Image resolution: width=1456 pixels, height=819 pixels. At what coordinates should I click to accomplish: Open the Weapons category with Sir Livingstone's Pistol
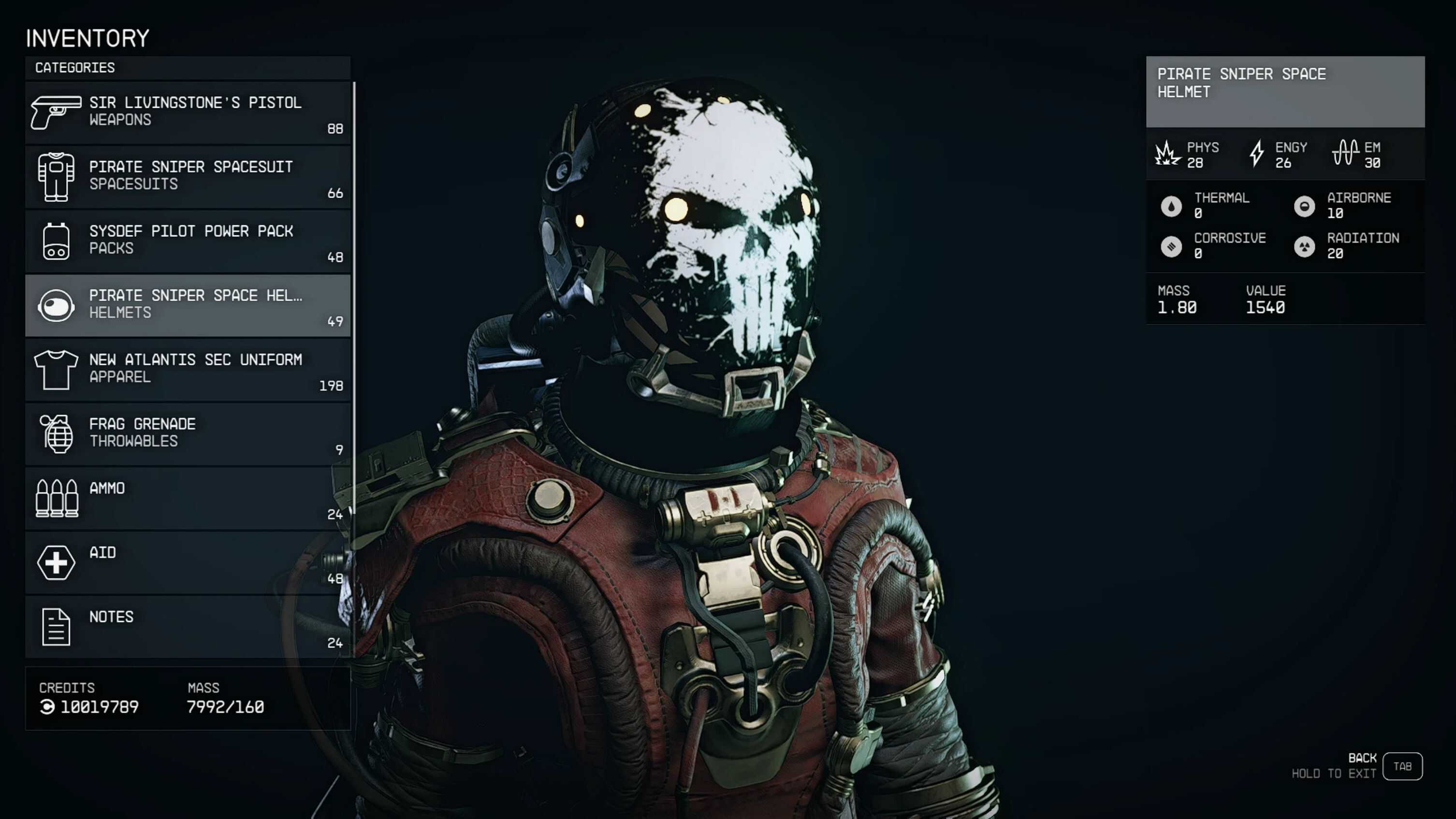click(x=188, y=113)
